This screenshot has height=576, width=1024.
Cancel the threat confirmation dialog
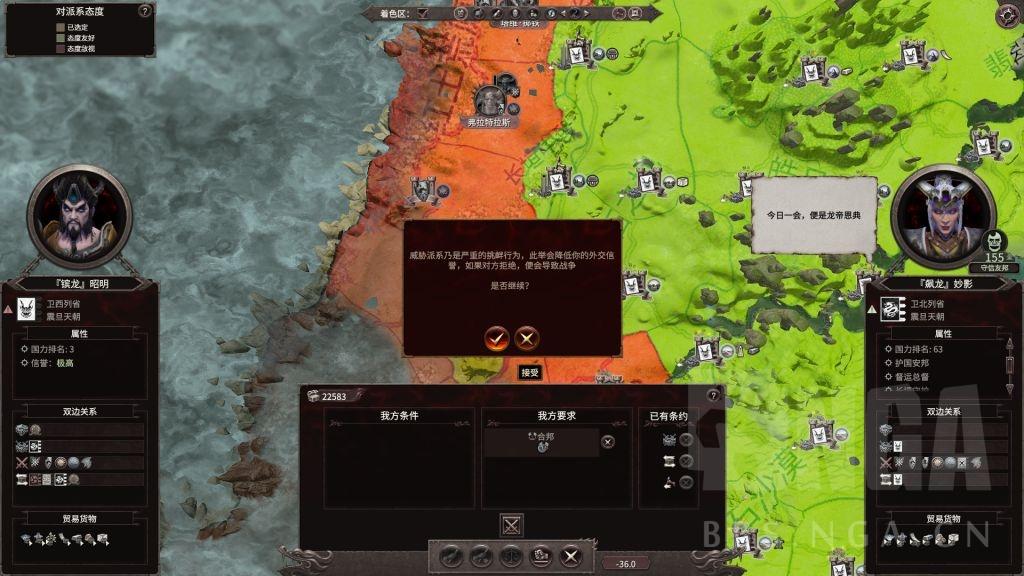(x=527, y=338)
